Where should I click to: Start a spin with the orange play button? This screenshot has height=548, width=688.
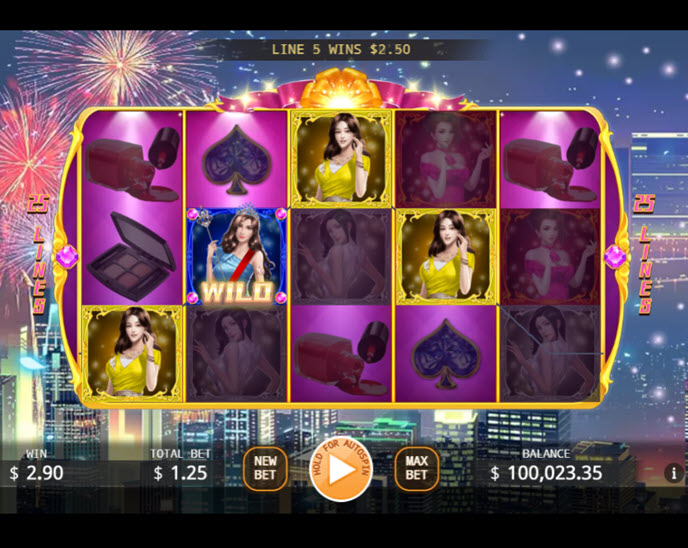(342, 469)
